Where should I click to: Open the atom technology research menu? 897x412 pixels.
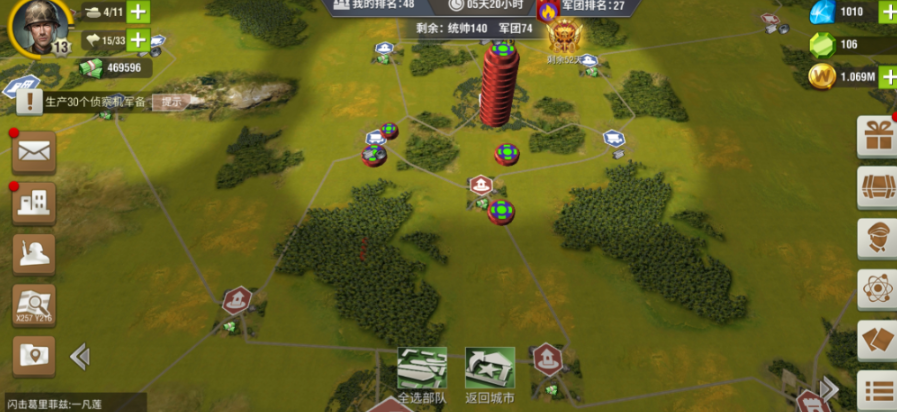878,289
